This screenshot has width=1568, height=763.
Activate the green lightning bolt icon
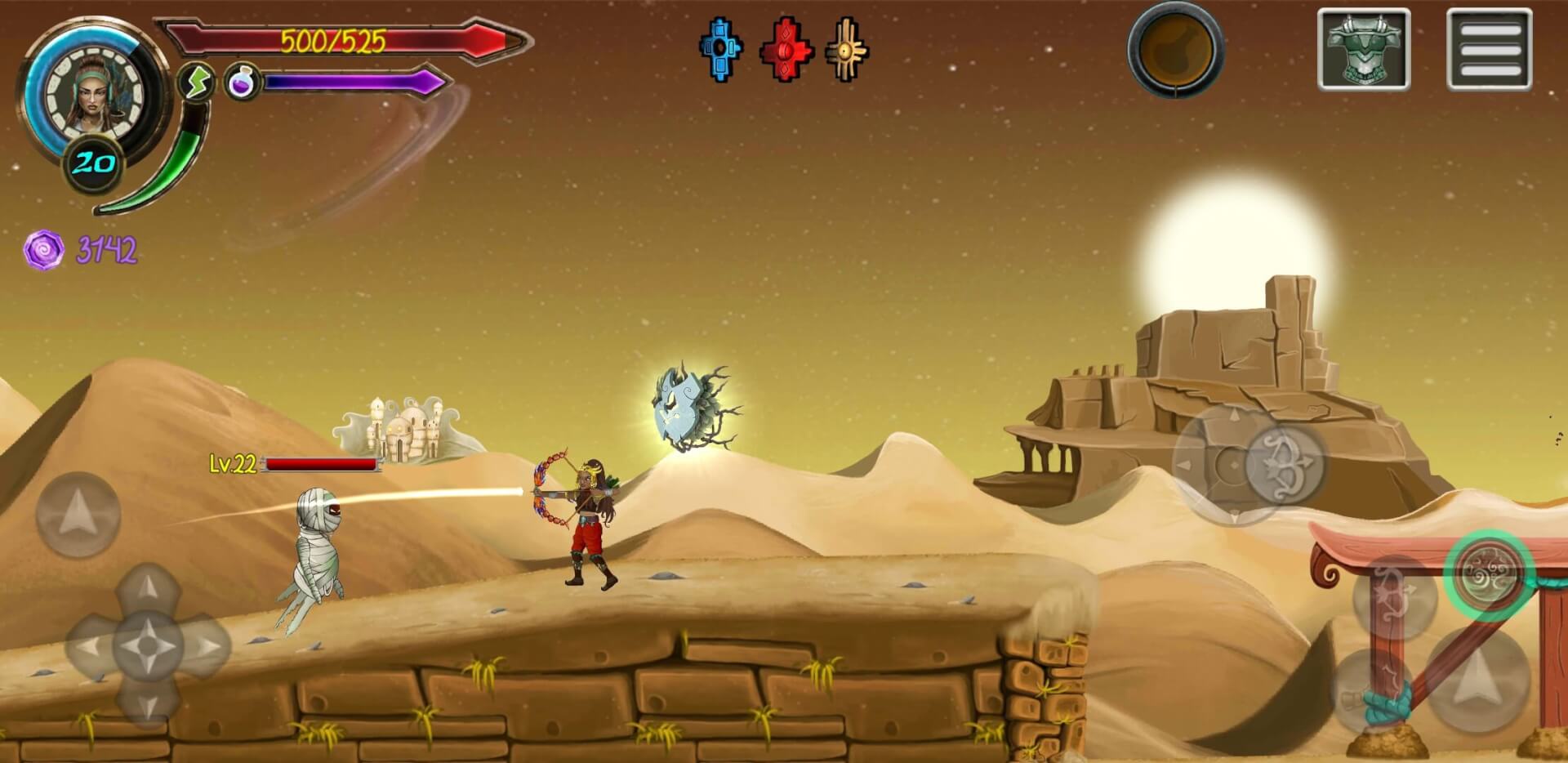196,83
